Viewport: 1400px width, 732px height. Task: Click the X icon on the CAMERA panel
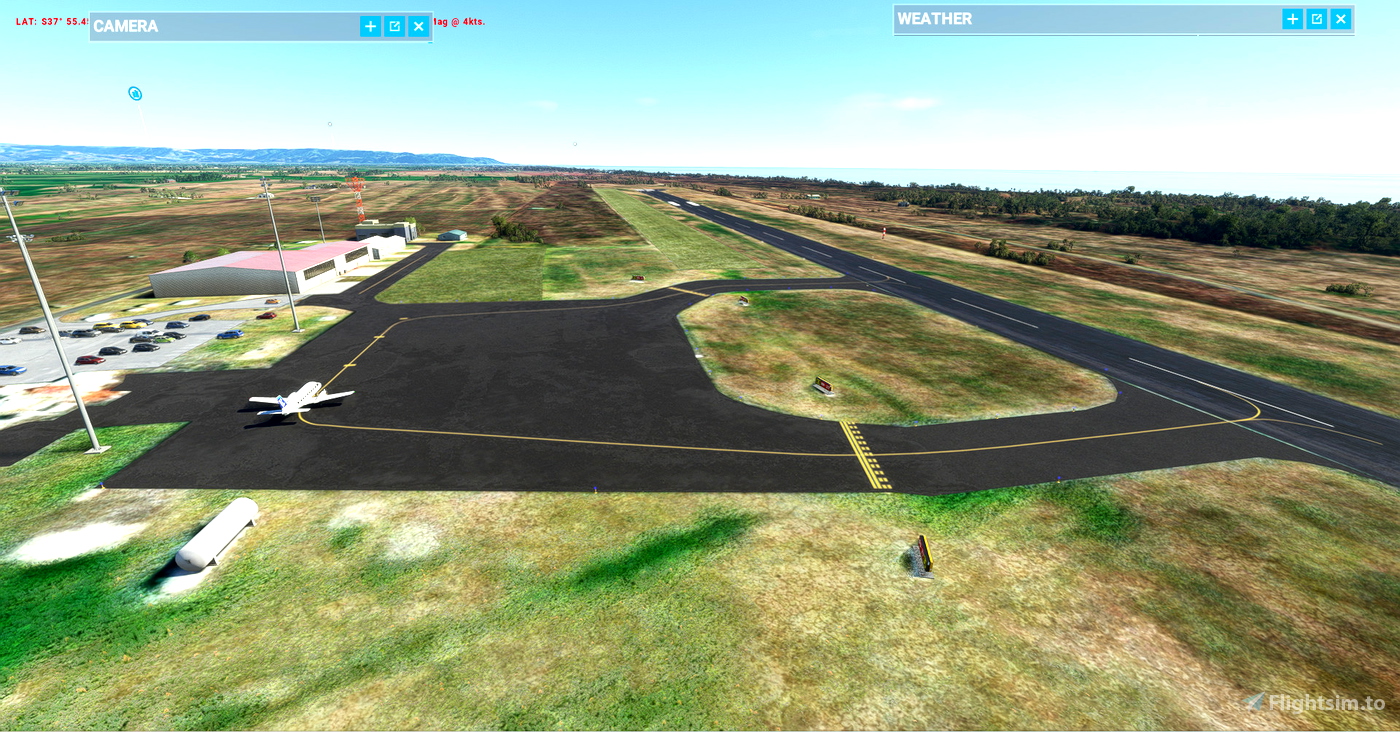(x=418, y=25)
